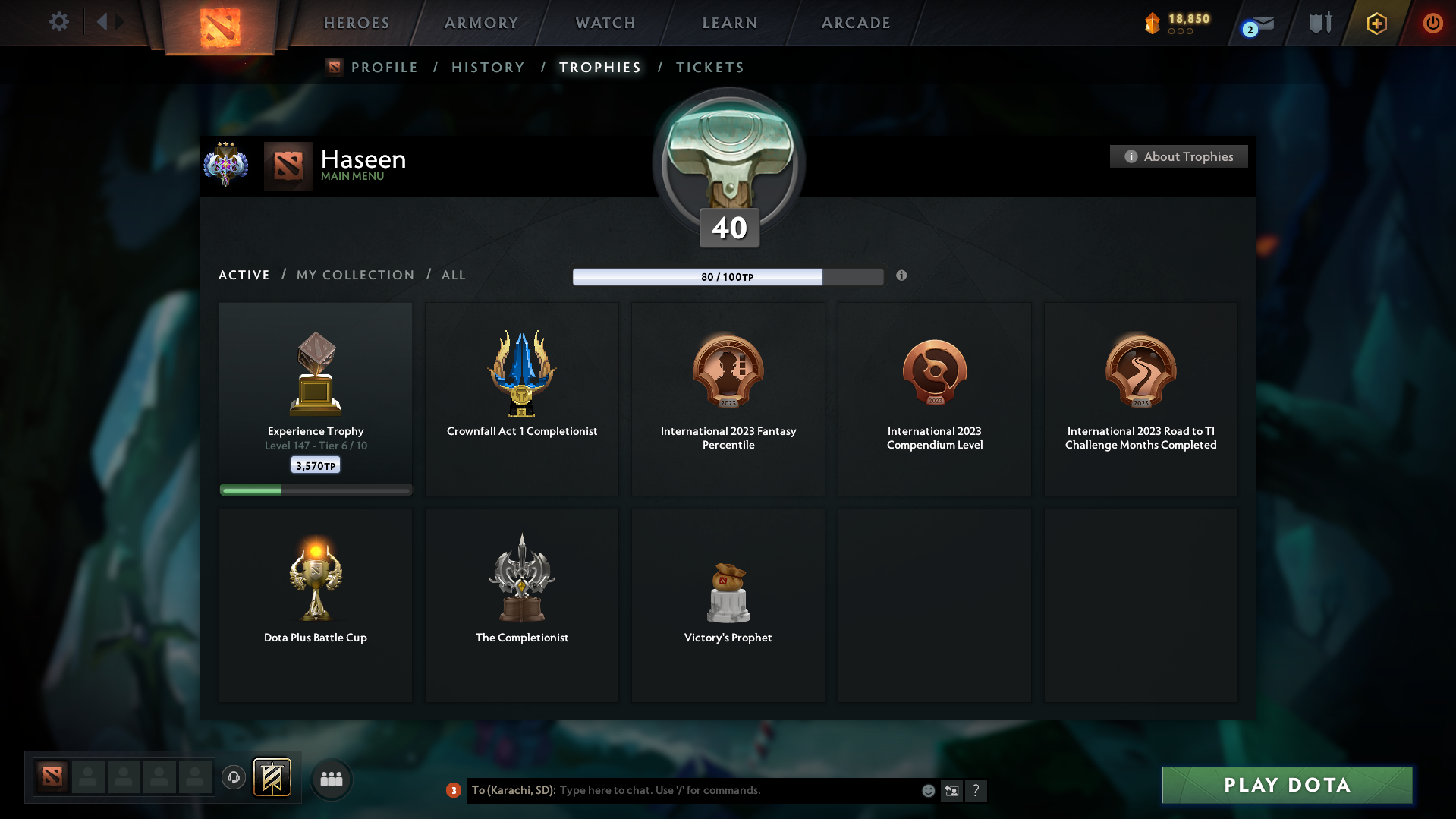Switch to the MY COLLECTION filter
Screen dimensions: 1456x819
pyautogui.click(x=354, y=276)
